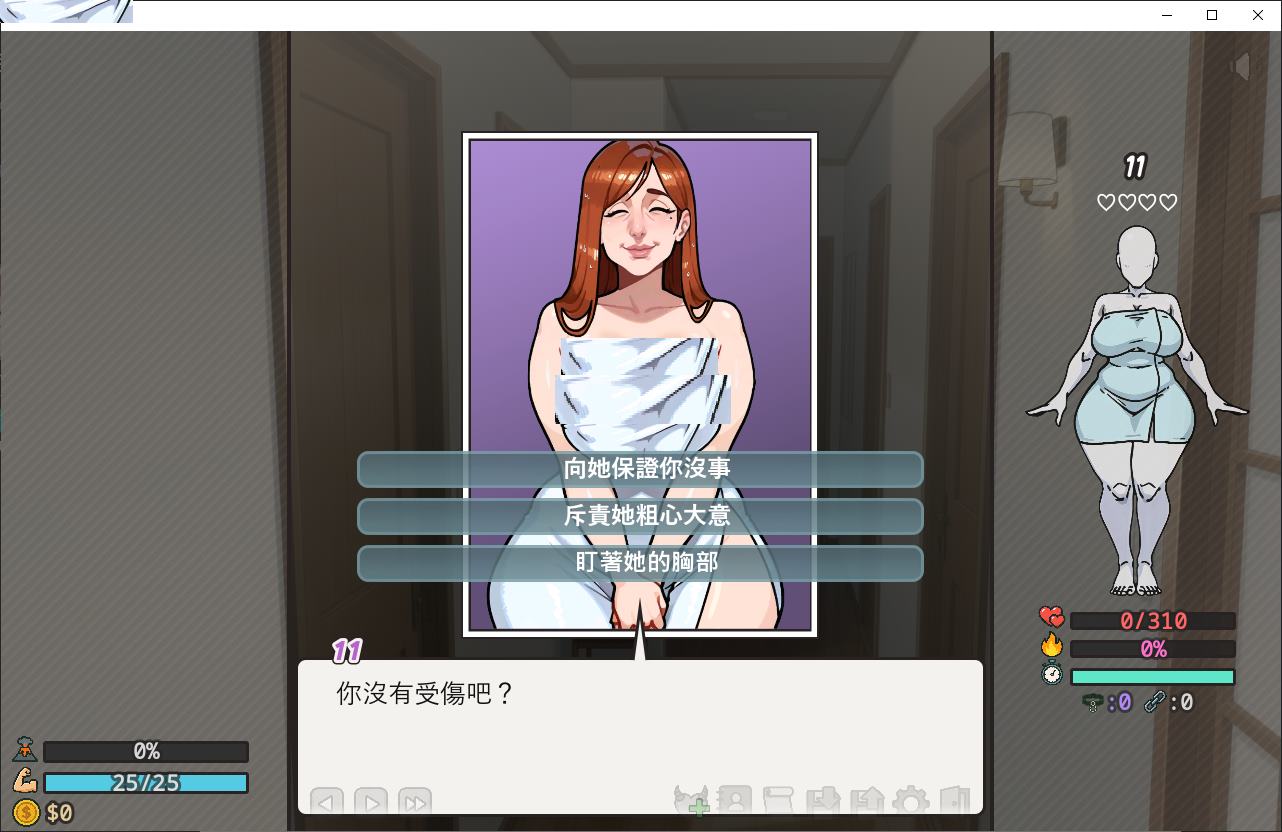Click the volcano status icon
The image size is (1282, 832).
coord(25,750)
